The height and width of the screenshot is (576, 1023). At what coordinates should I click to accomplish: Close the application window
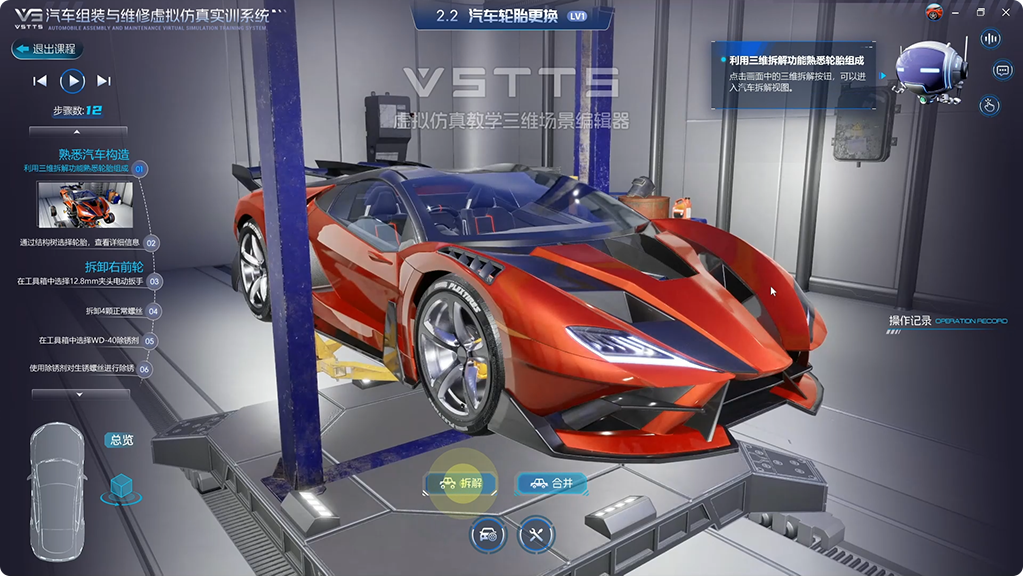coord(1005,12)
